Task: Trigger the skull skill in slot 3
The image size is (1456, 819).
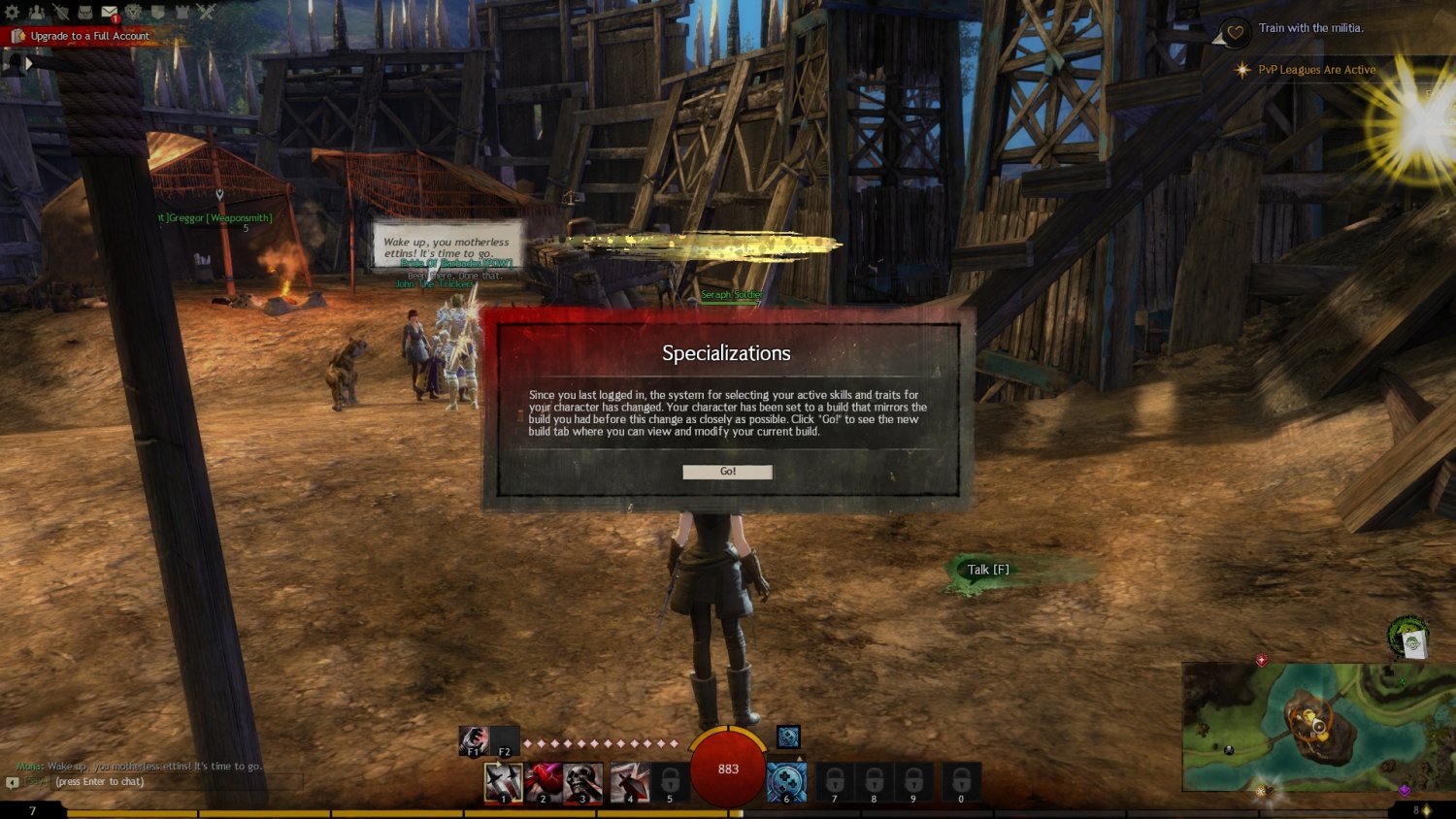Action: point(582,782)
